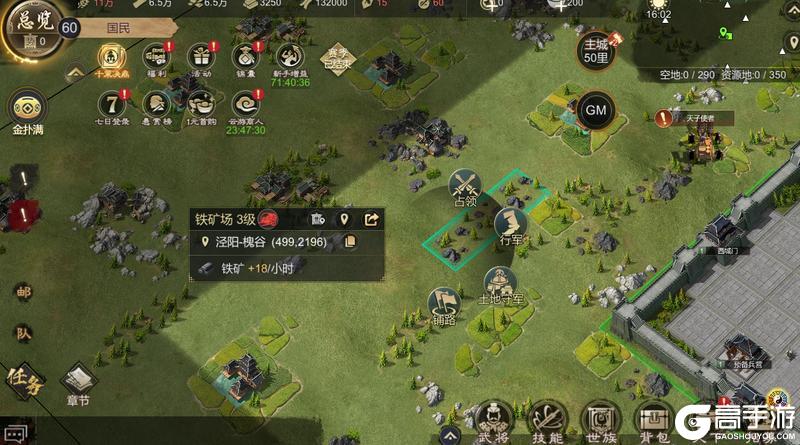Open the 技能 skills menu
Image resolution: width=800 pixels, height=445 pixels.
click(548, 421)
